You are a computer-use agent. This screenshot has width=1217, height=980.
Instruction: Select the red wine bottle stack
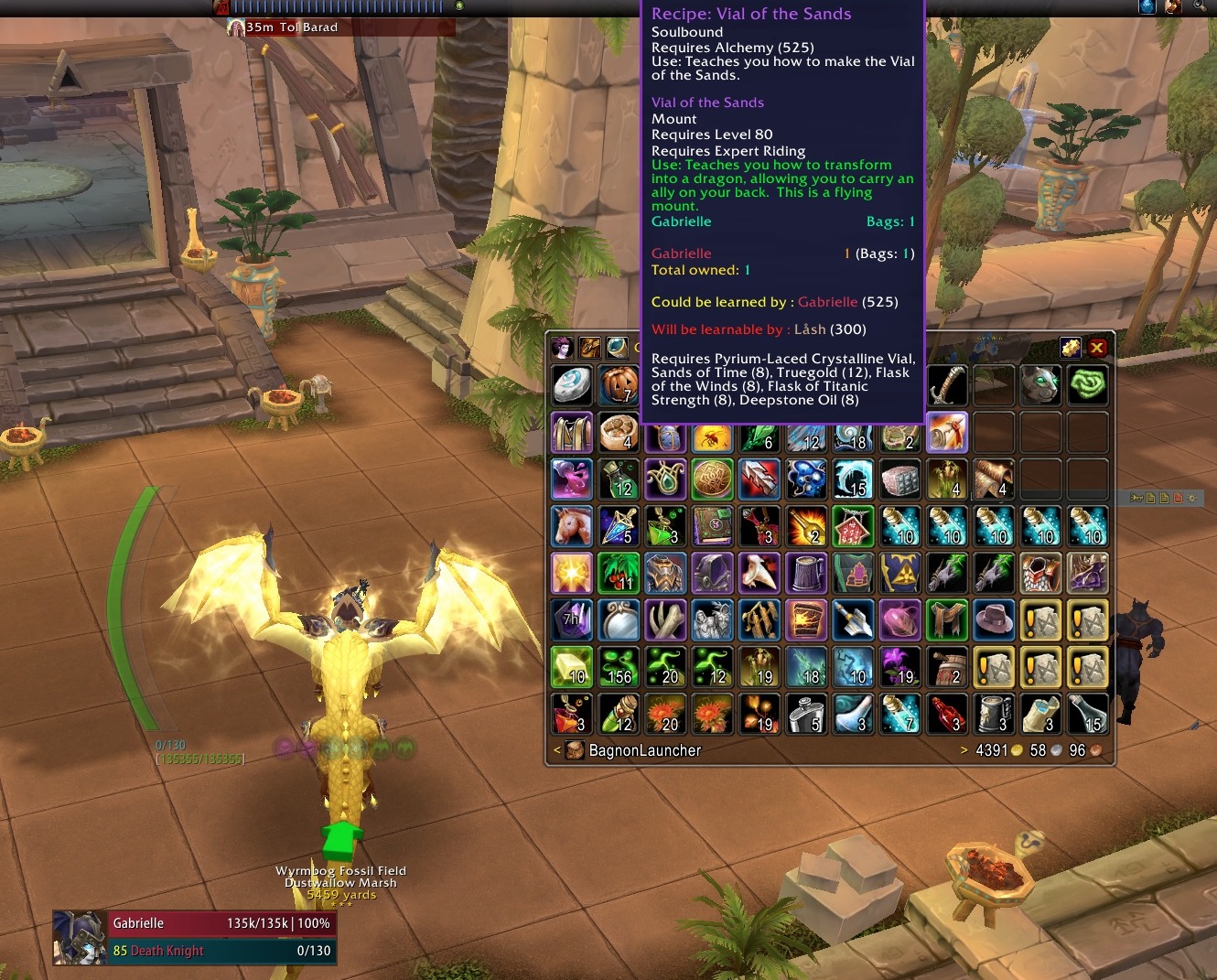point(947,714)
